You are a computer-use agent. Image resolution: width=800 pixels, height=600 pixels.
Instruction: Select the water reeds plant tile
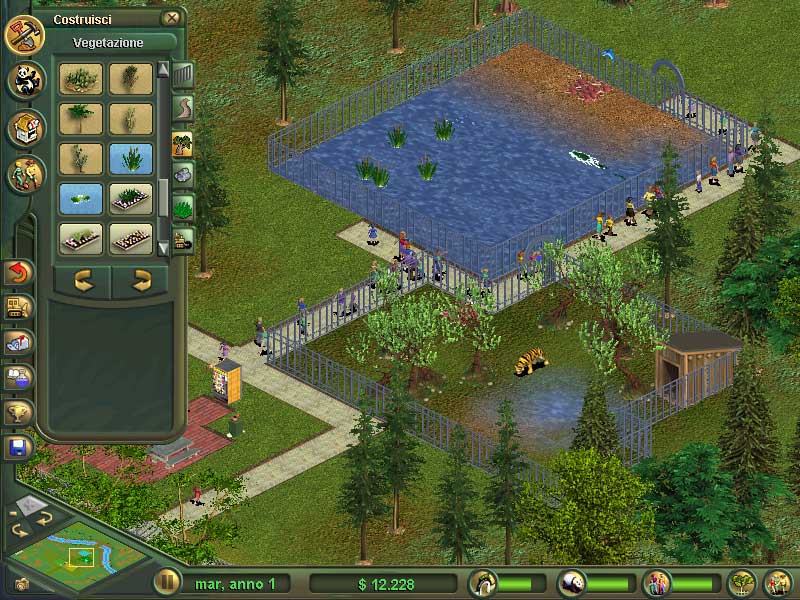coord(130,158)
